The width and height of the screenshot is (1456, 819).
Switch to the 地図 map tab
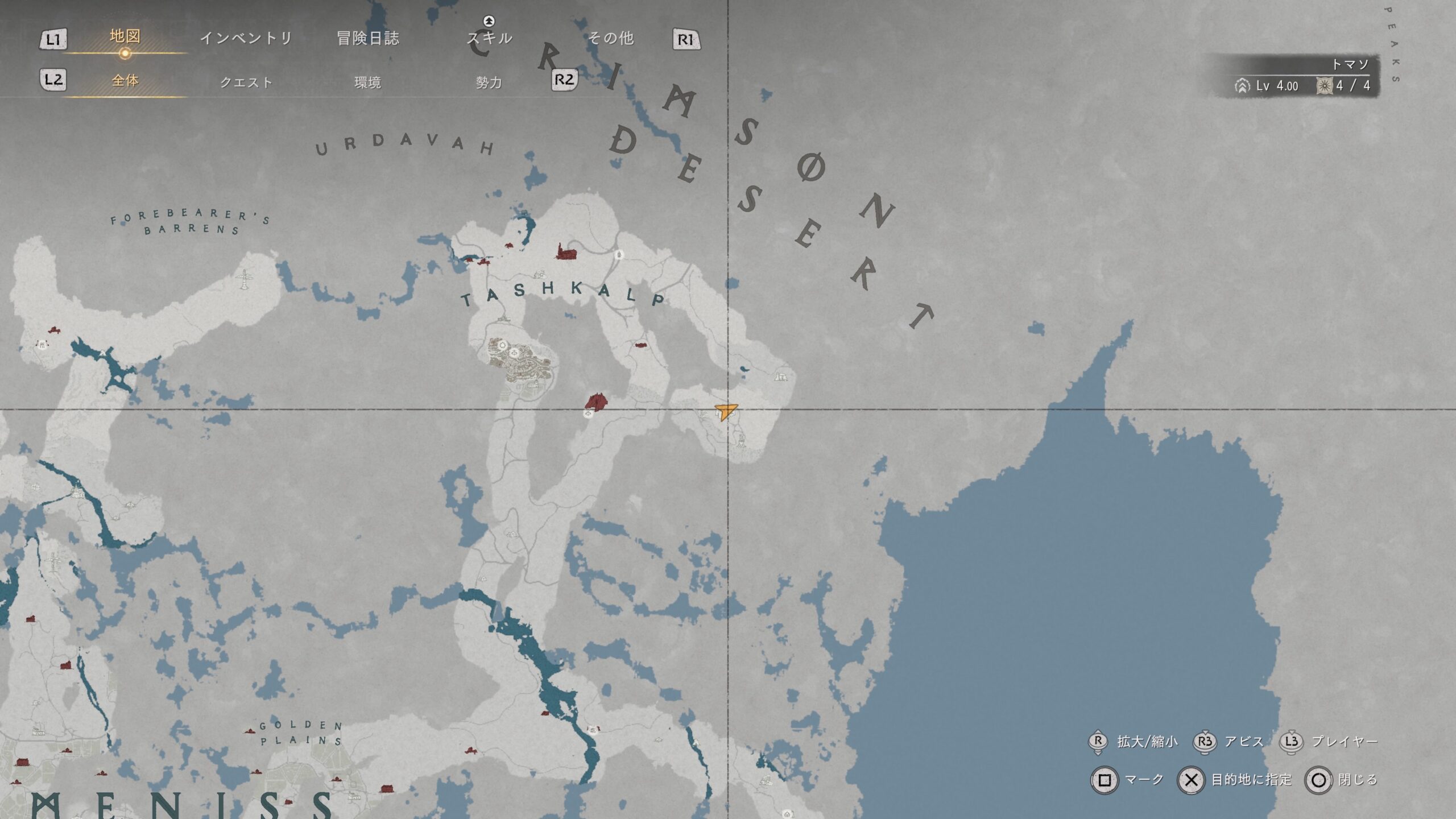click(125, 37)
